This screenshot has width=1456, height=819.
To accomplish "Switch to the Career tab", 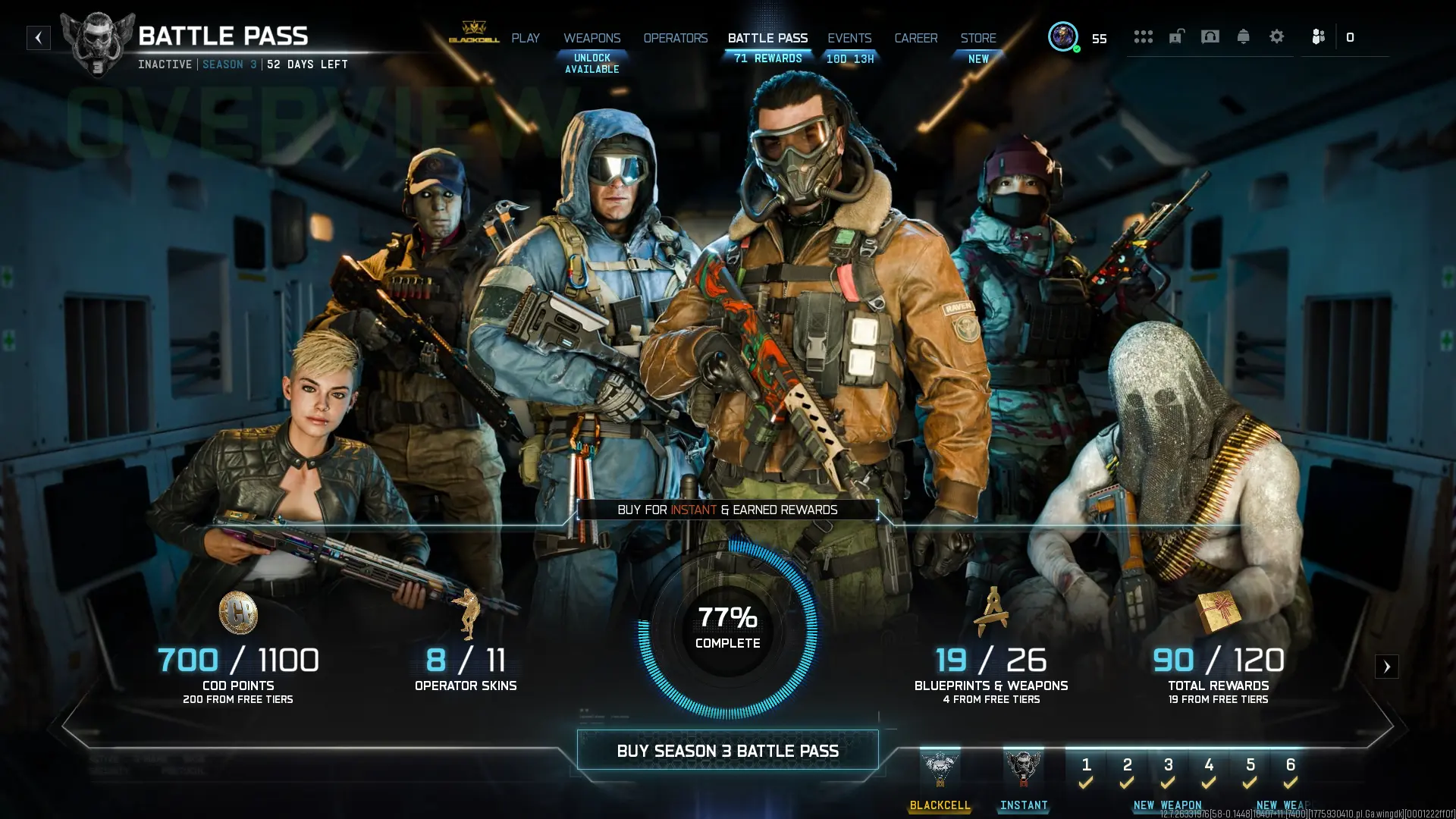I will 915,38.
